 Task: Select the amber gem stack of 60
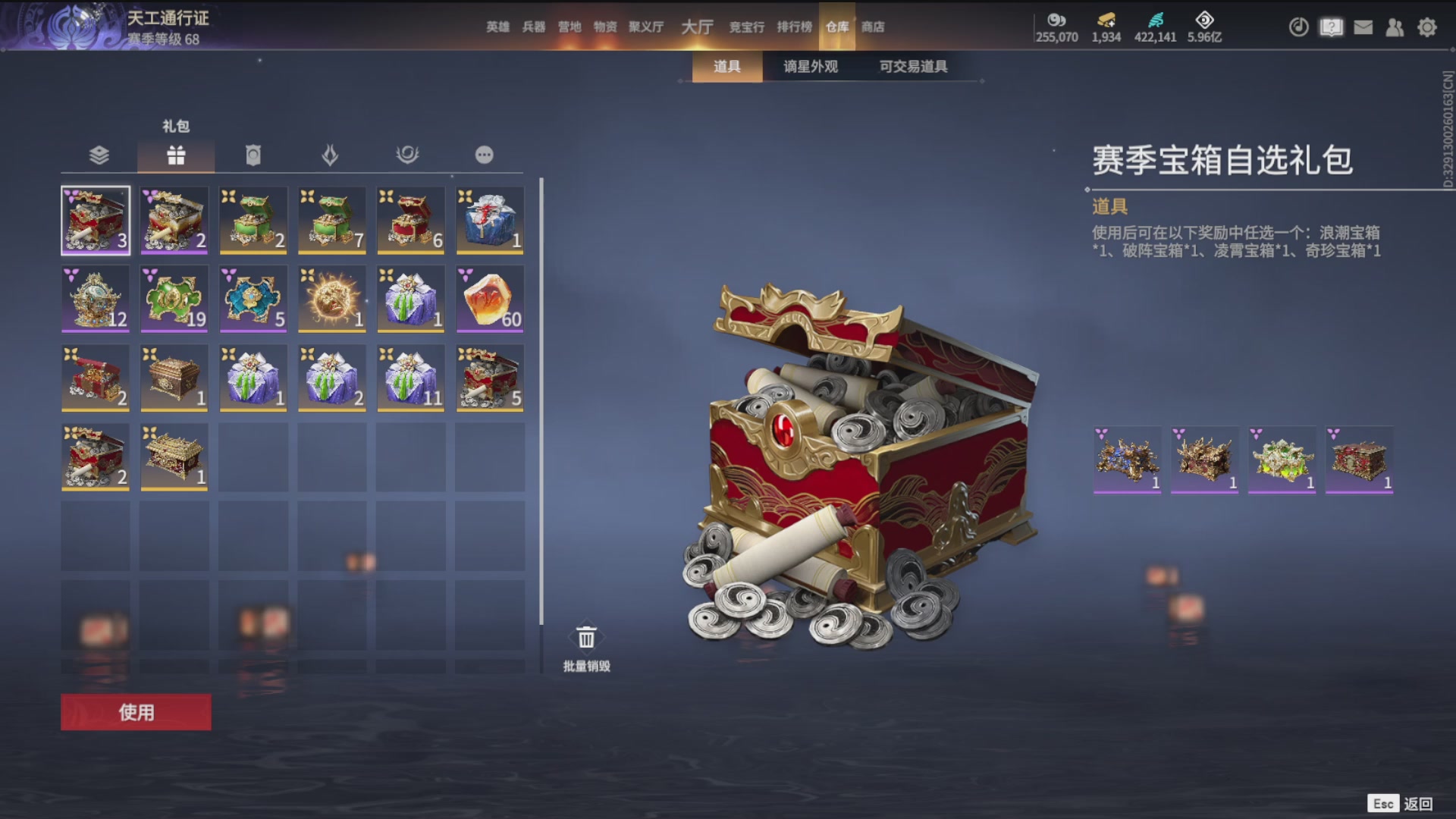488,299
